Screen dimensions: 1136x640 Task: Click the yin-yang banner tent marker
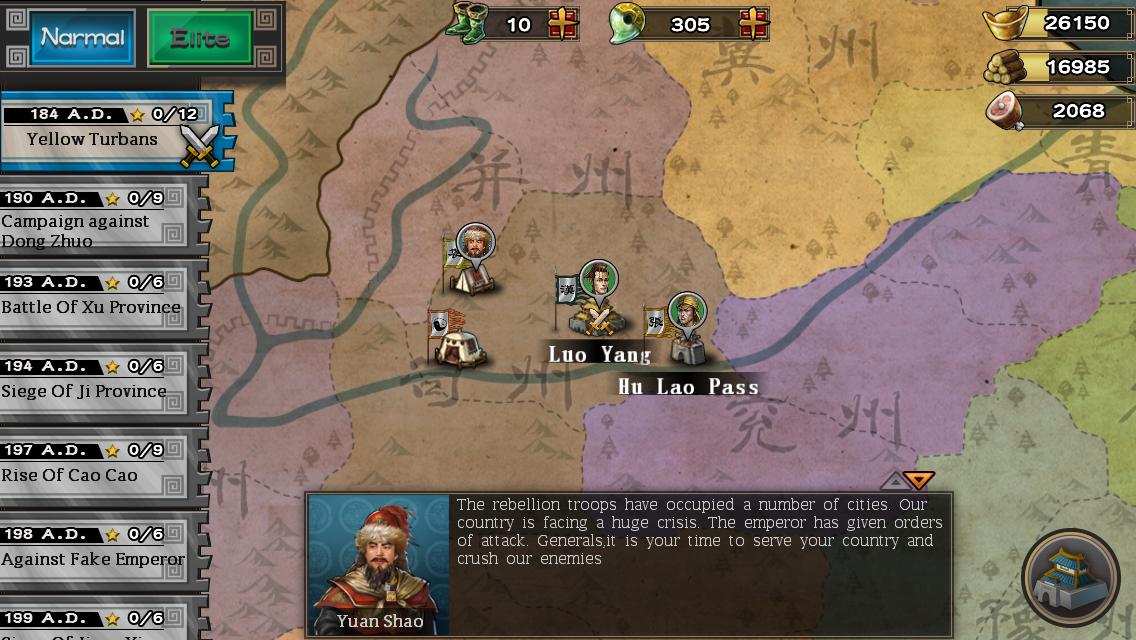click(x=456, y=339)
